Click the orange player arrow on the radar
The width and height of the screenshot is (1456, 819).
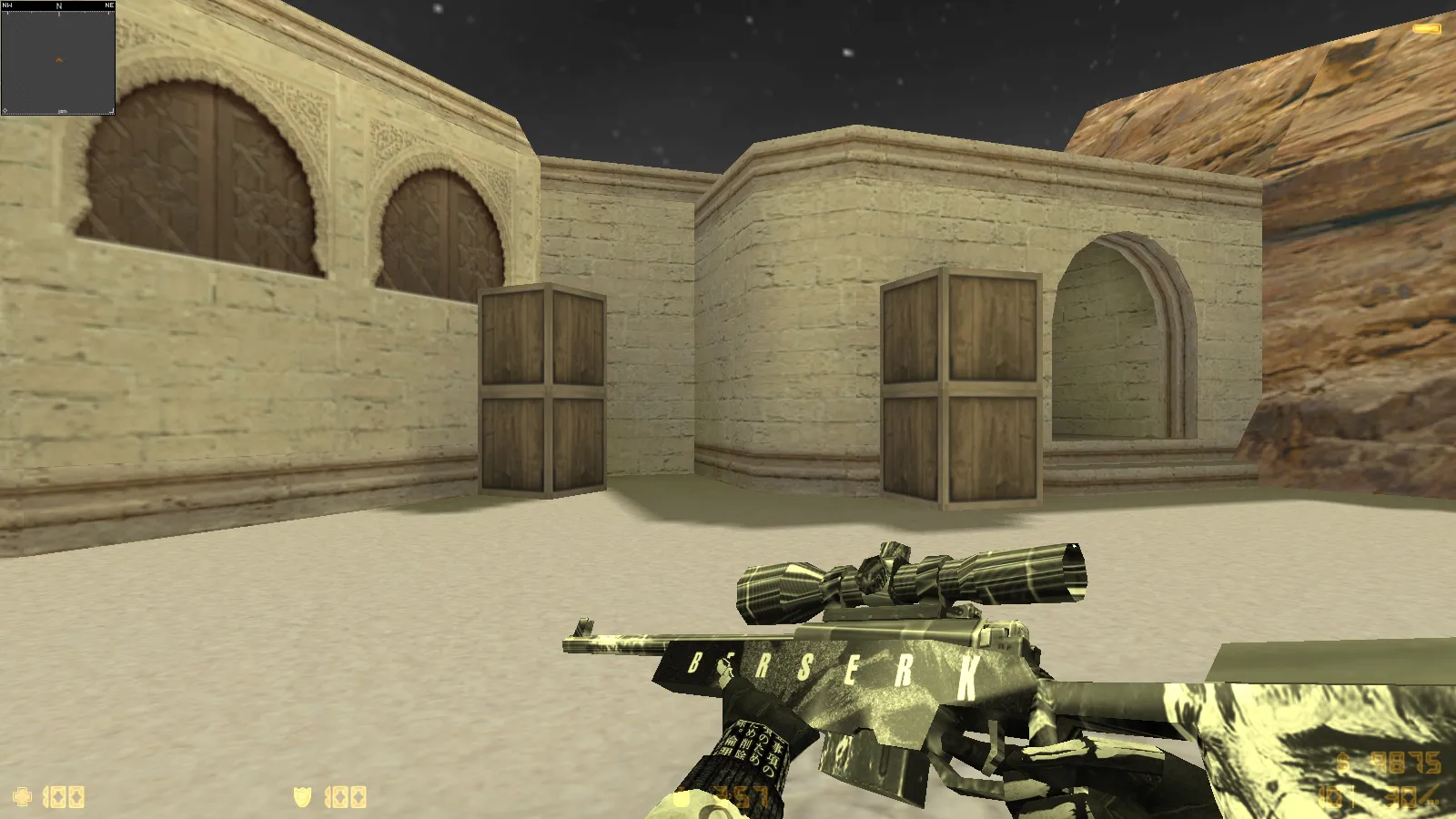pyautogui.click(x=59, y=59)
